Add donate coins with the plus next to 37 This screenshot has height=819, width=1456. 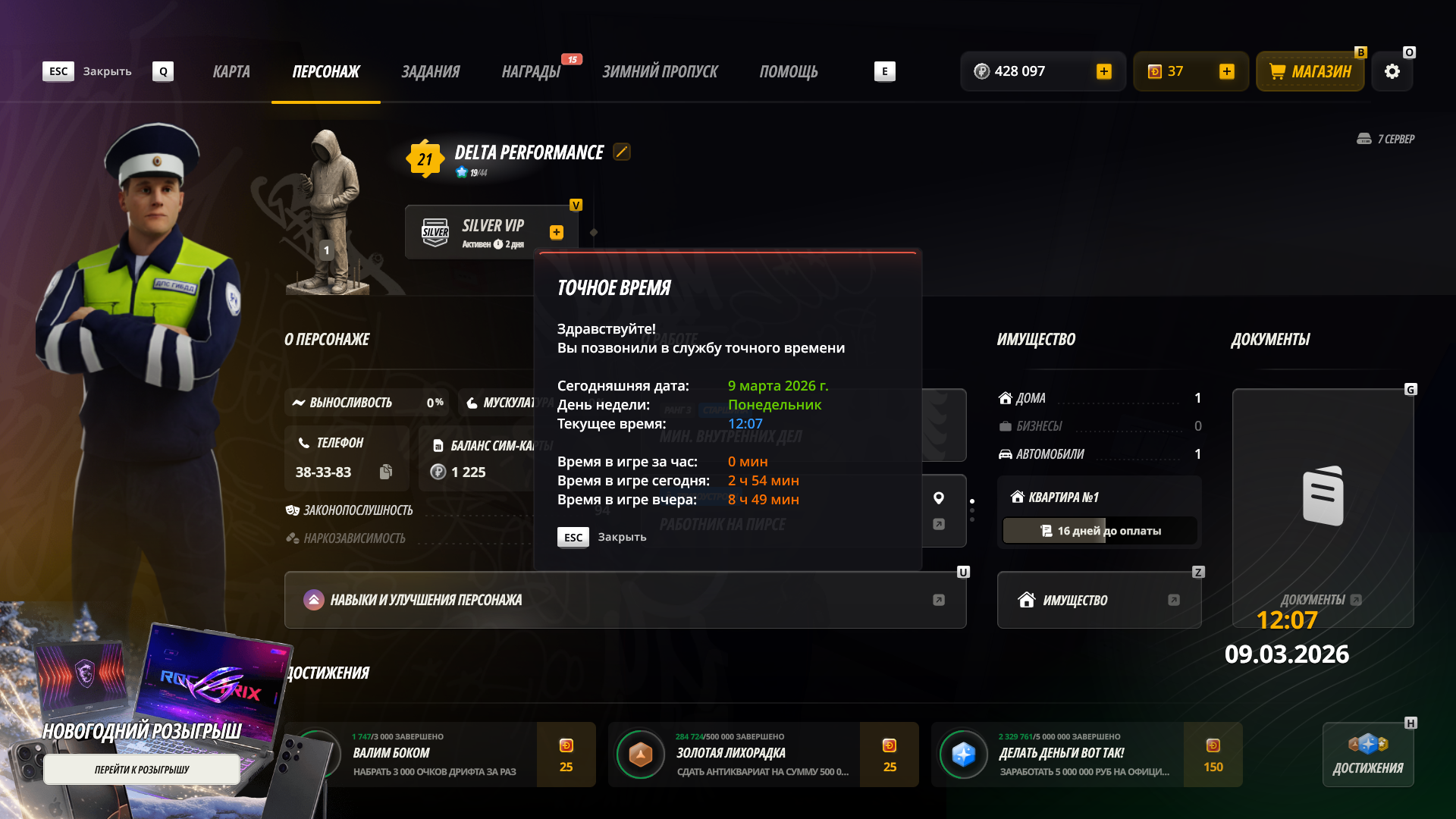pos(1226,72)
